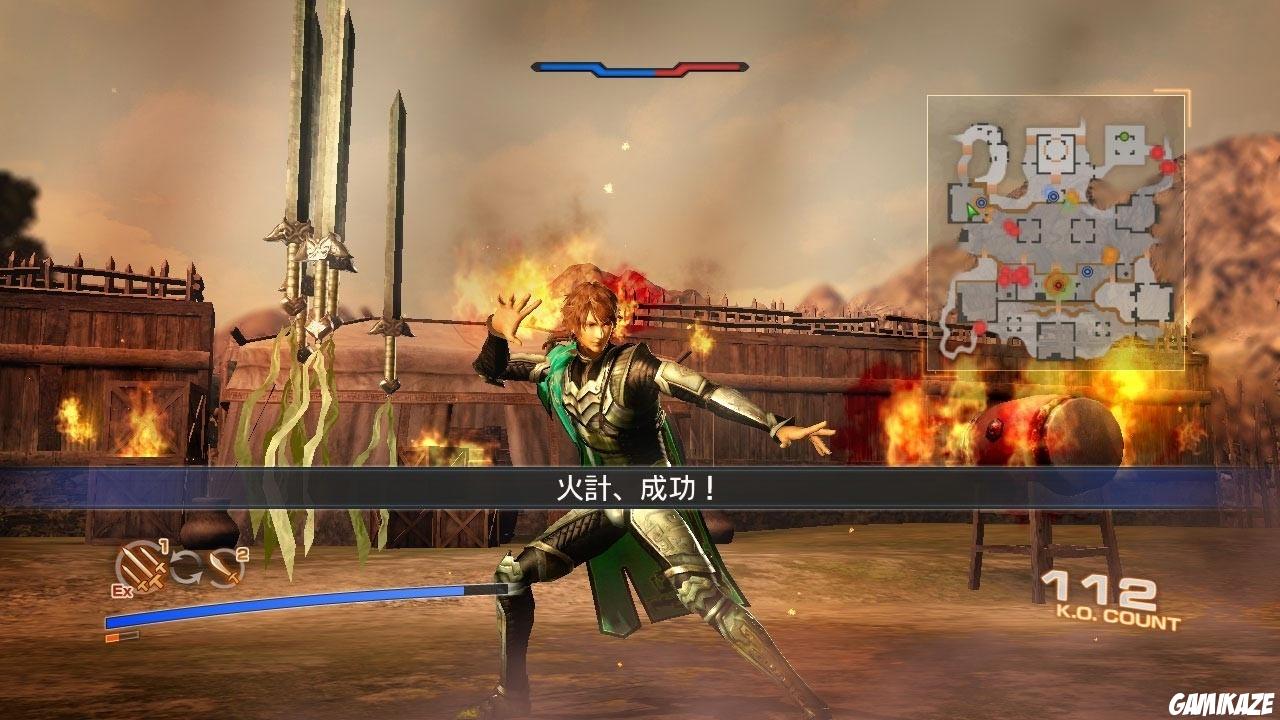The height and width of the screenshot is (720, 1280).
Task: Click the Ex label next to weapons
Action: [x=122, y=590]
